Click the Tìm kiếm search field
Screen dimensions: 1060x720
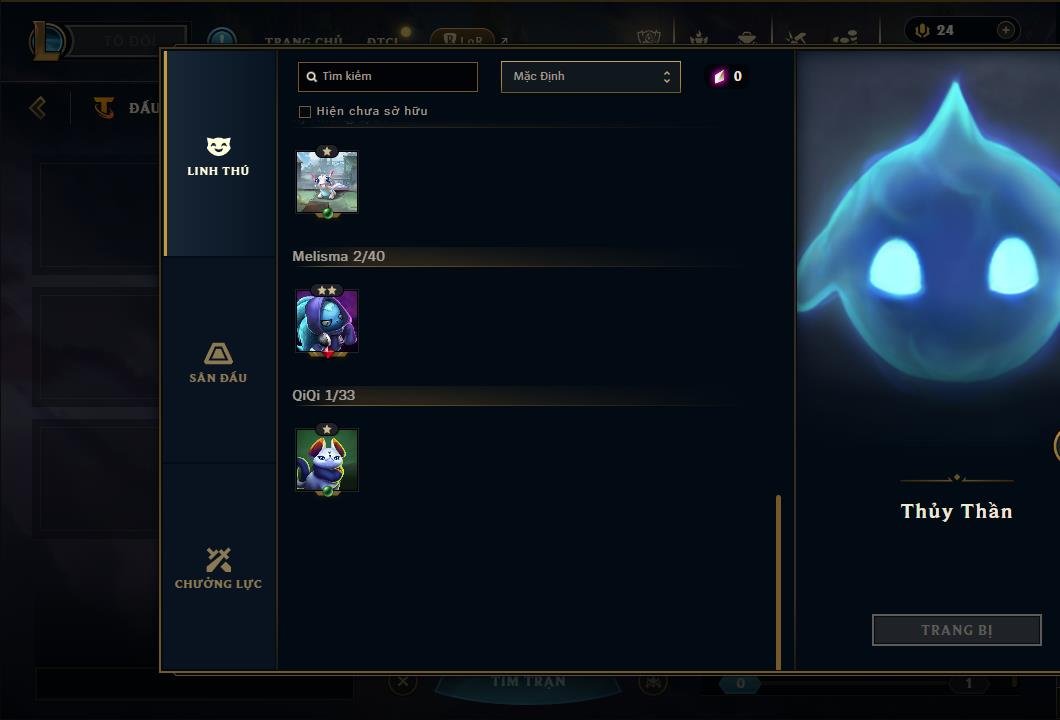coord(388,77)
